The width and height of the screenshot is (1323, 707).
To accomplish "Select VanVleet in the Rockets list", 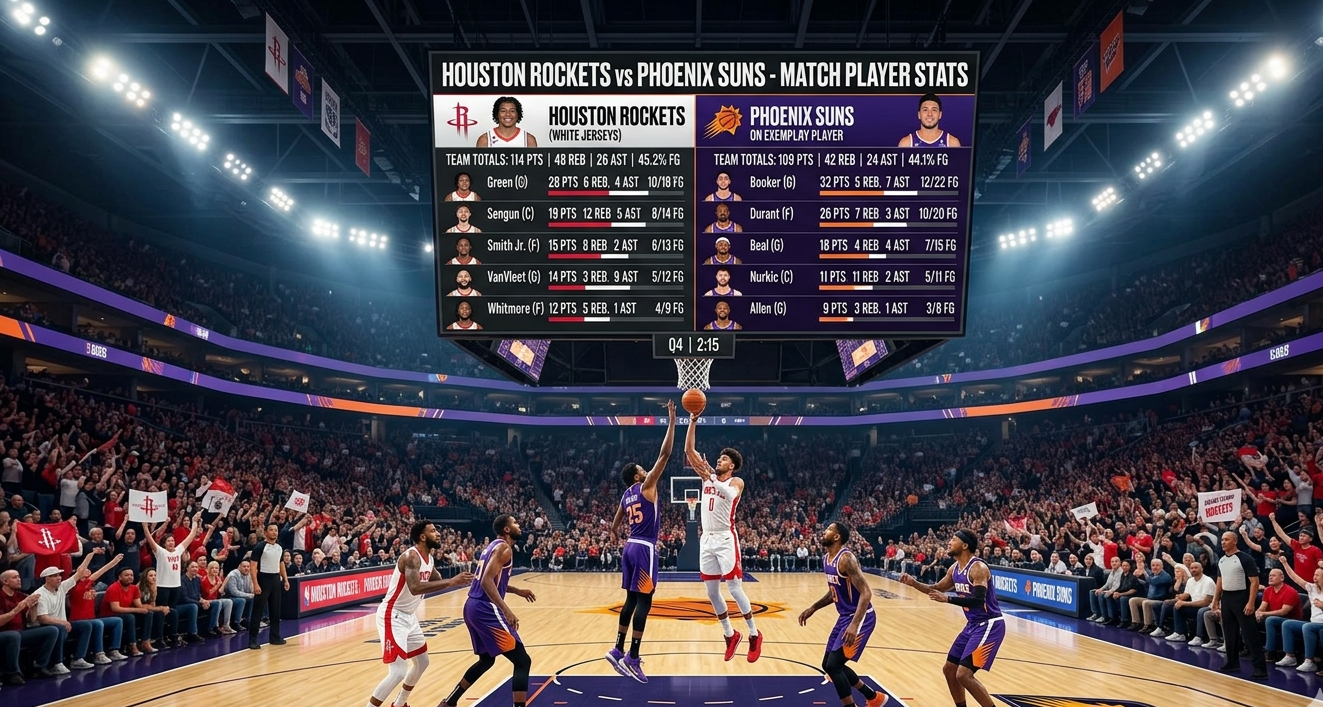I will click(x=566, y=277).
